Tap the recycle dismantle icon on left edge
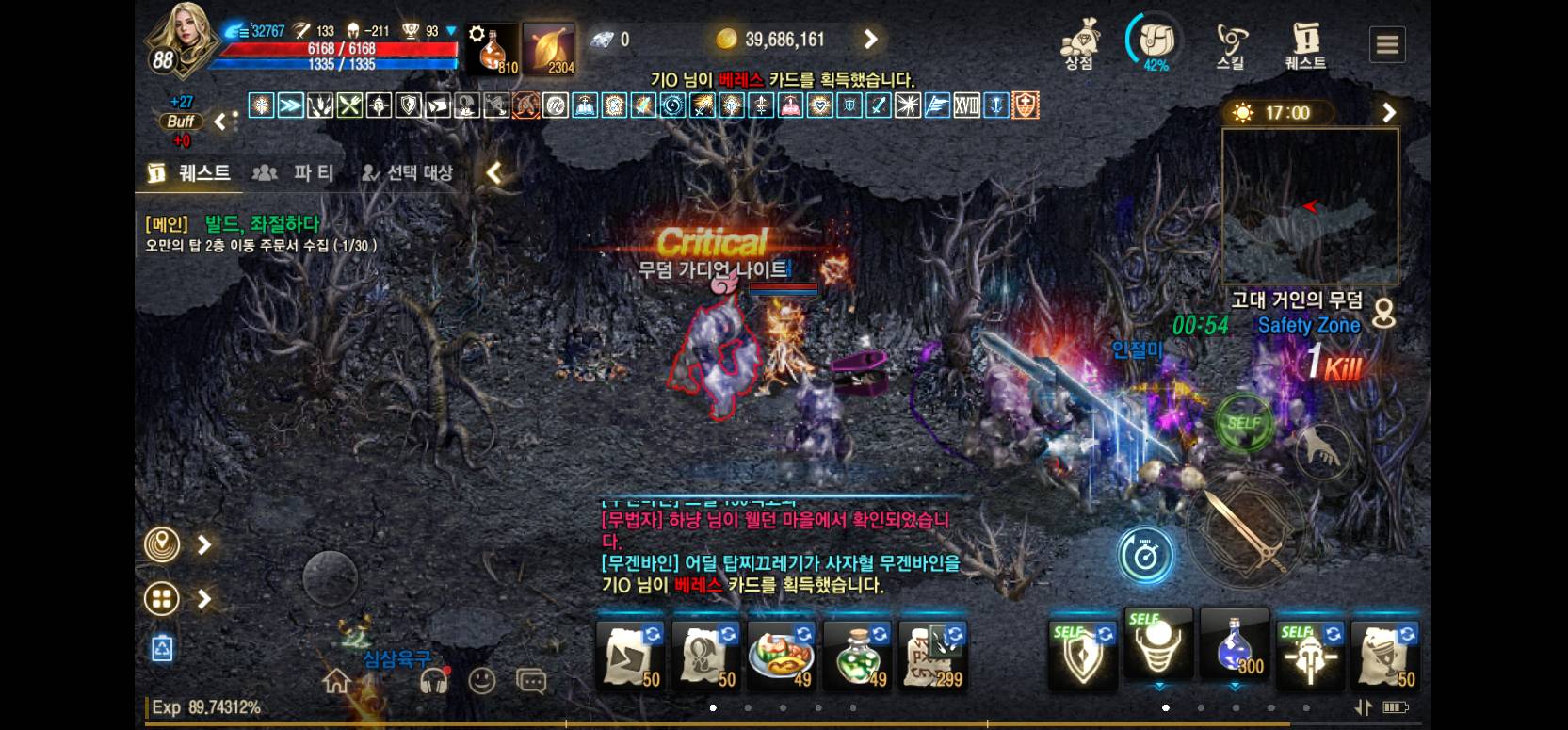The width and height of the screenshot is (1568, 730). (161, 648)
